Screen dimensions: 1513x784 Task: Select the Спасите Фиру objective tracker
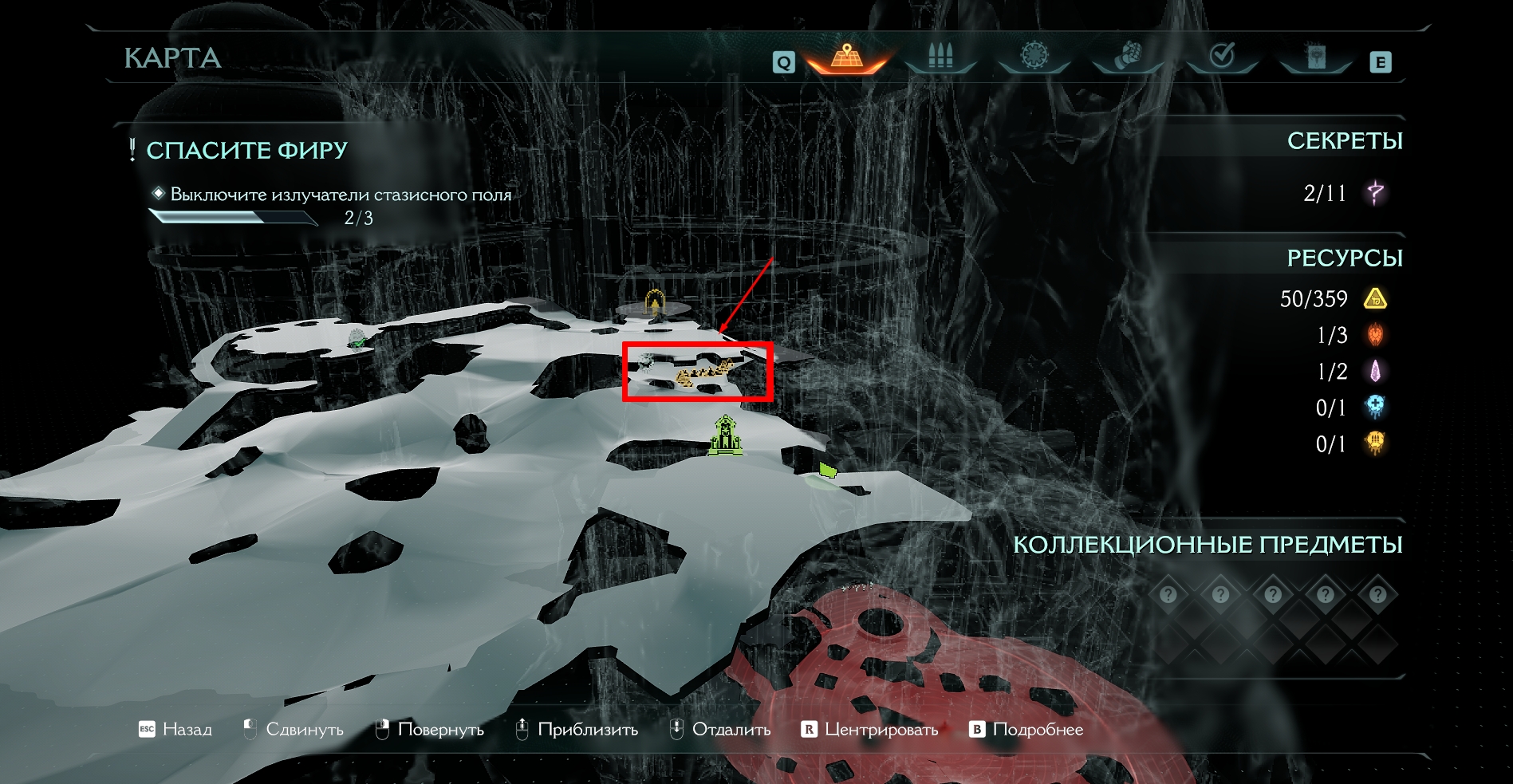click(246, 150)
